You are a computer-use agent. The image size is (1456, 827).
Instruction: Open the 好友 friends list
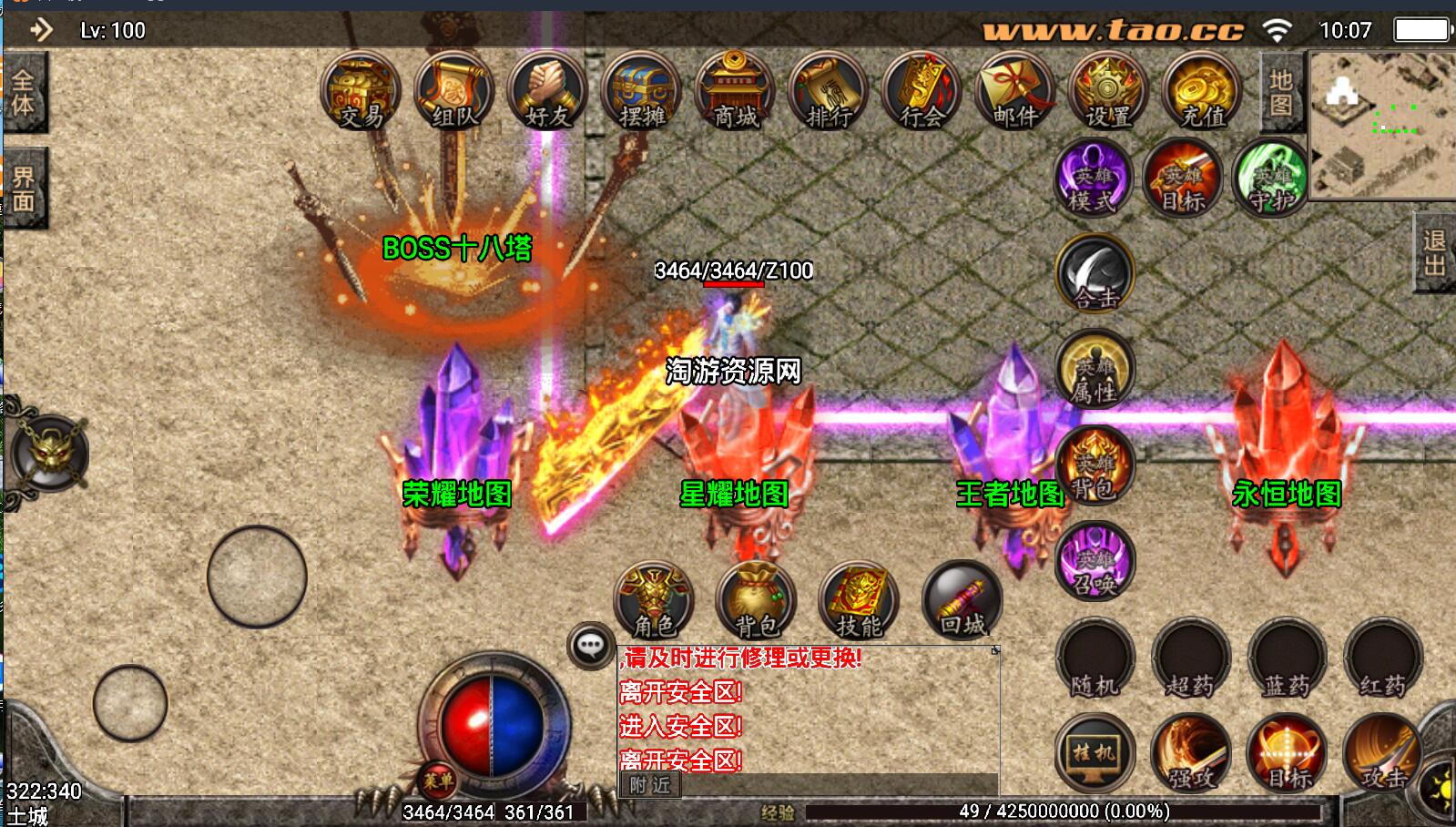(548, 92)
